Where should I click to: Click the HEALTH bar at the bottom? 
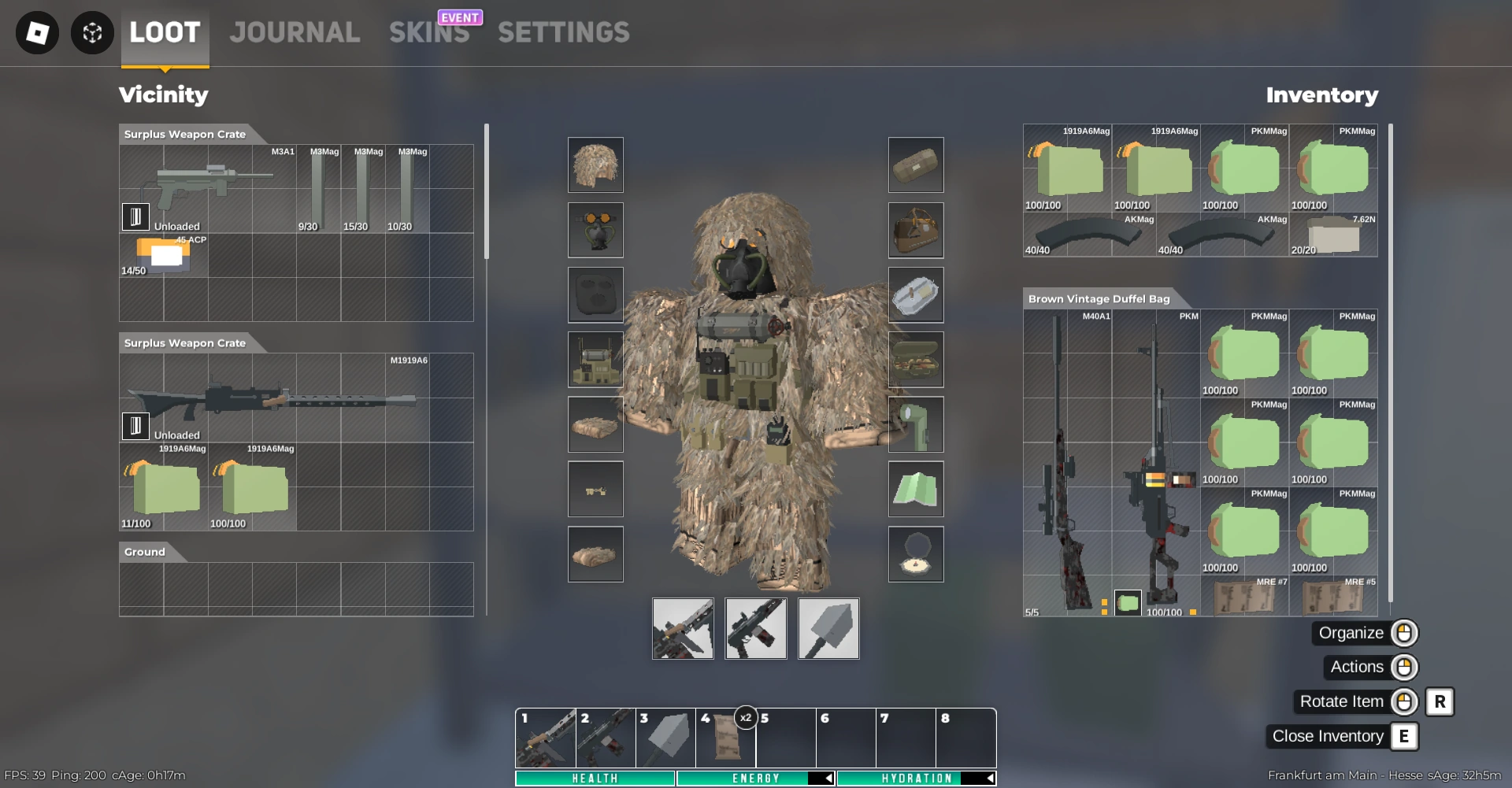click(595, 778)
